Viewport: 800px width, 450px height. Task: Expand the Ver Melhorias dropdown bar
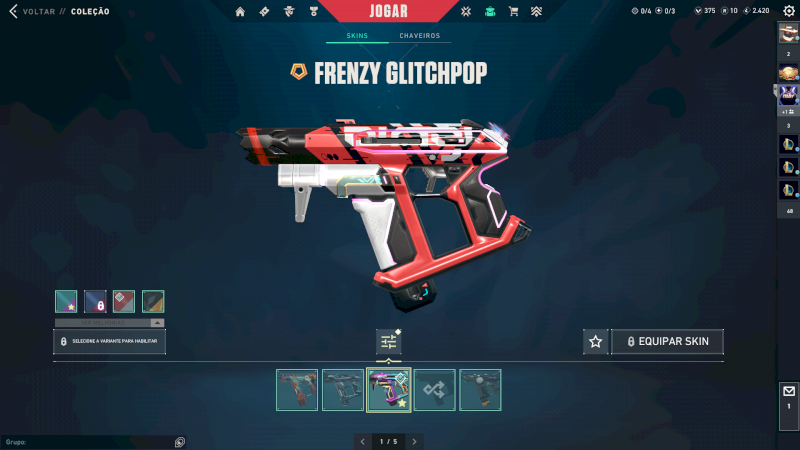tap(109, 323)
